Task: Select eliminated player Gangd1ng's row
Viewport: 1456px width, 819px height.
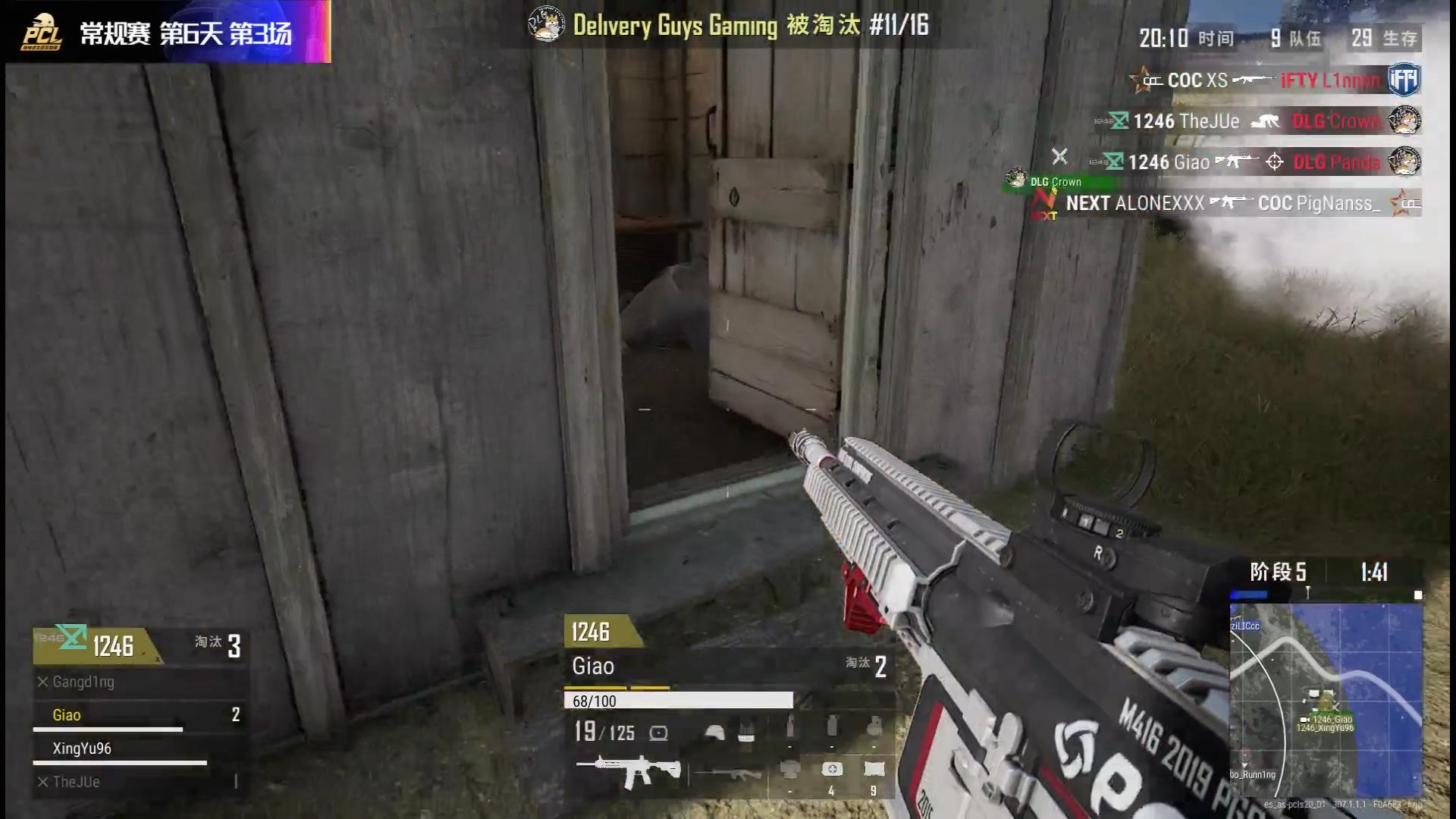Action: point(83,682)
